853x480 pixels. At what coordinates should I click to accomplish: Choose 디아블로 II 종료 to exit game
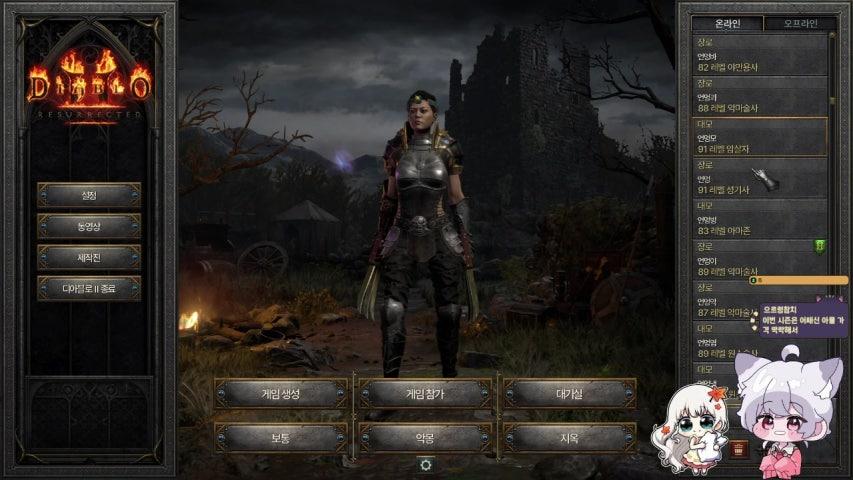tap(89, 289)
